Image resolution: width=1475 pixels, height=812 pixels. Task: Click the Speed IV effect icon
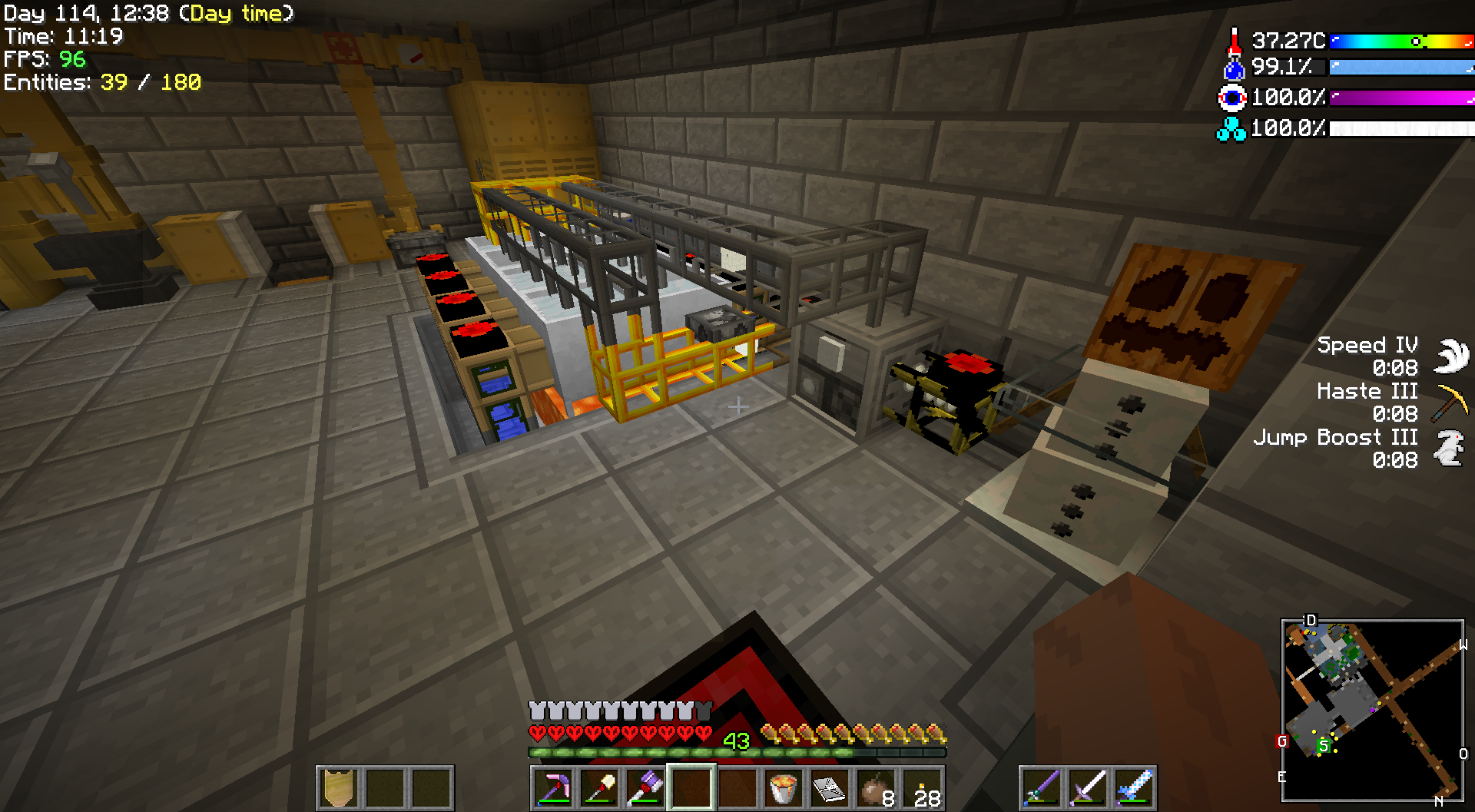(x=1451, y=356)
